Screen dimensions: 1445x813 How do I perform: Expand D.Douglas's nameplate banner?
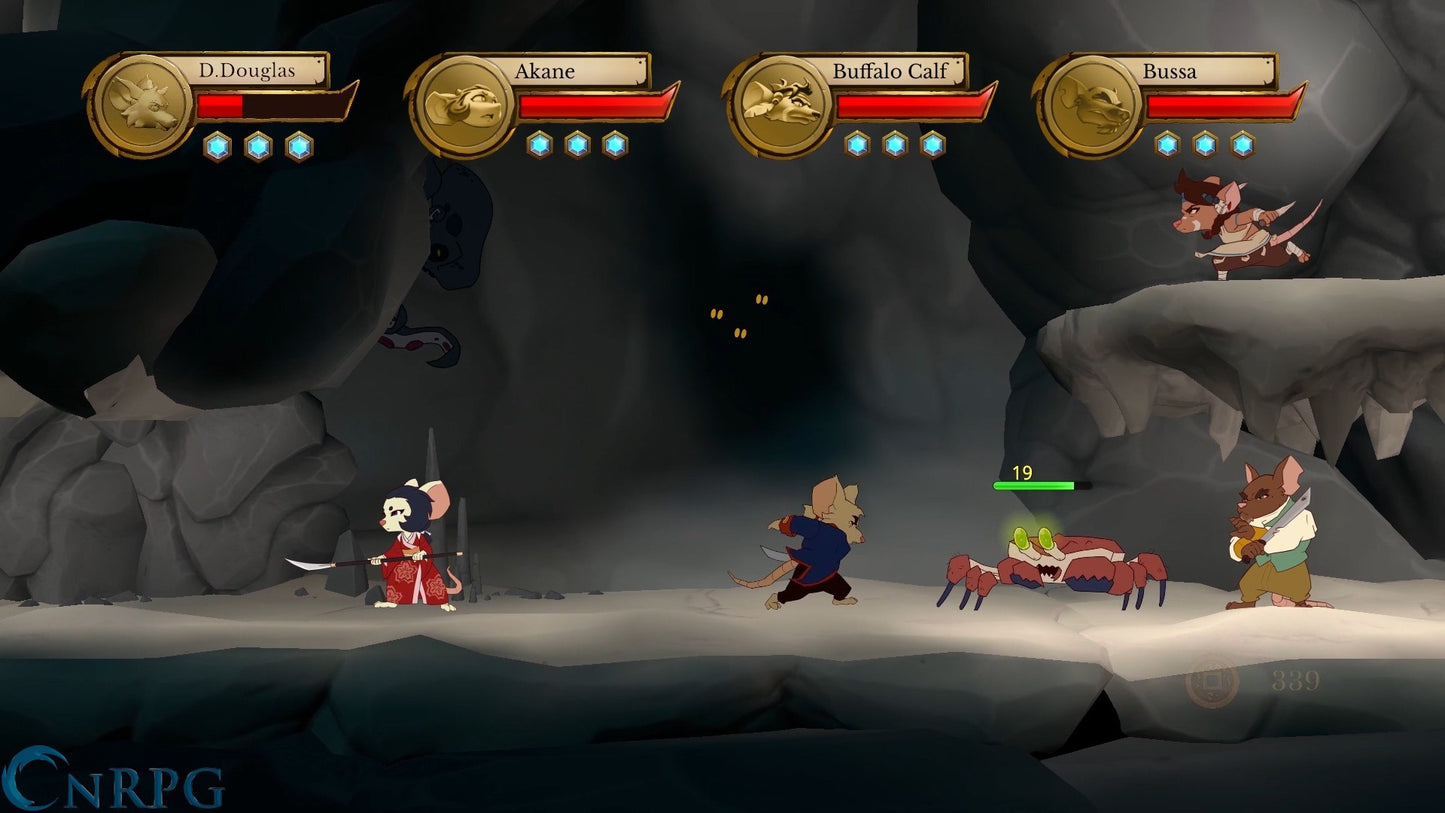pyautogui.click(x=248, y=71)
